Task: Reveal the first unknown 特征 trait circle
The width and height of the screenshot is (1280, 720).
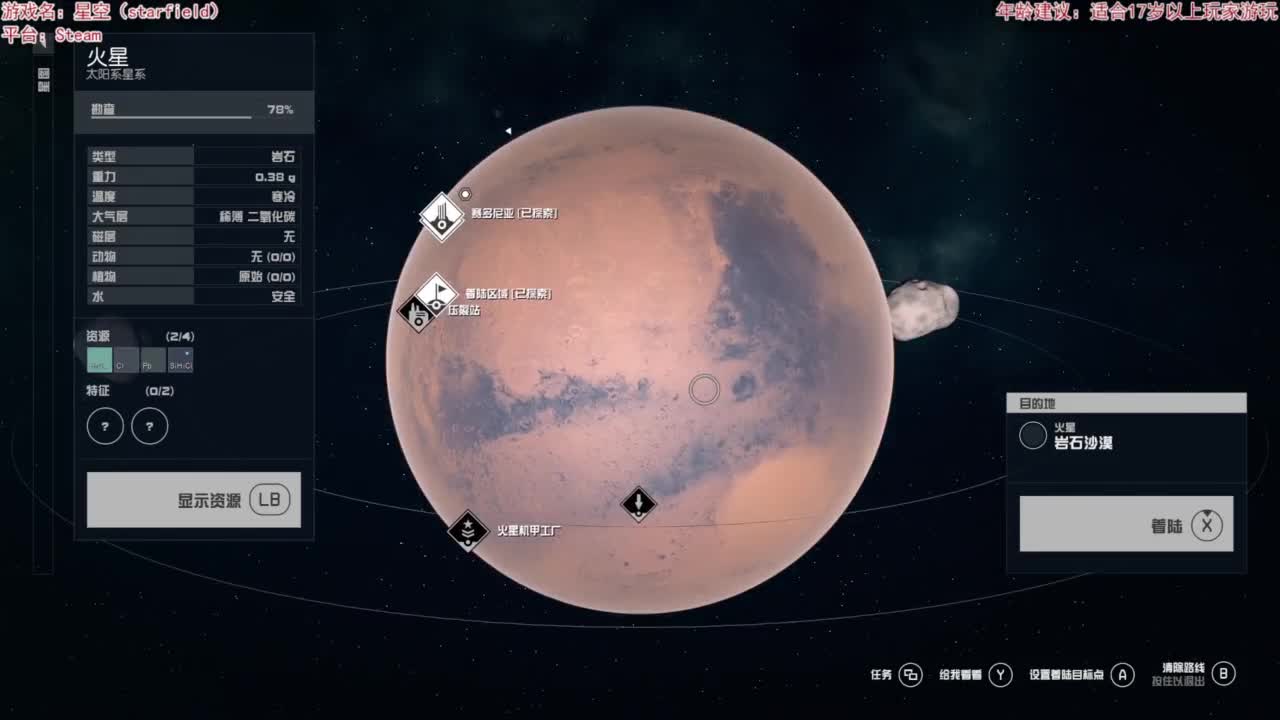Action: point(105,425)
